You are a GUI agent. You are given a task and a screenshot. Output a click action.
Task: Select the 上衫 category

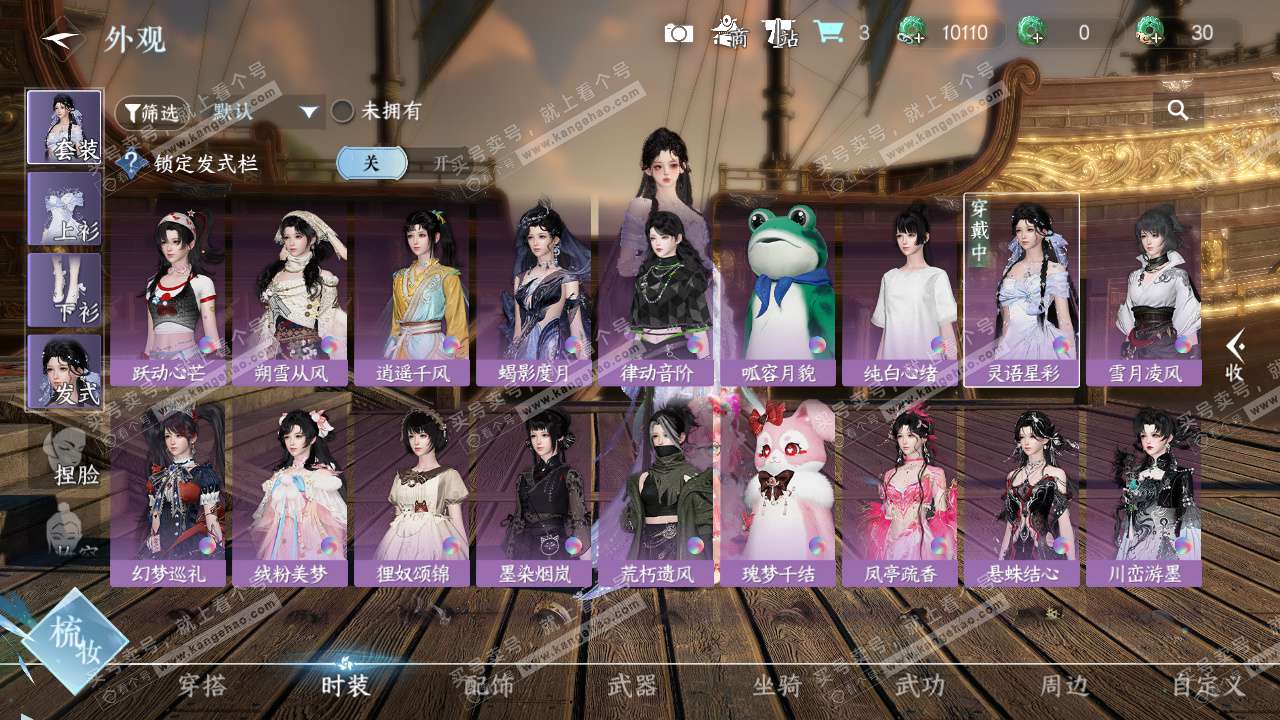(64, 208)
